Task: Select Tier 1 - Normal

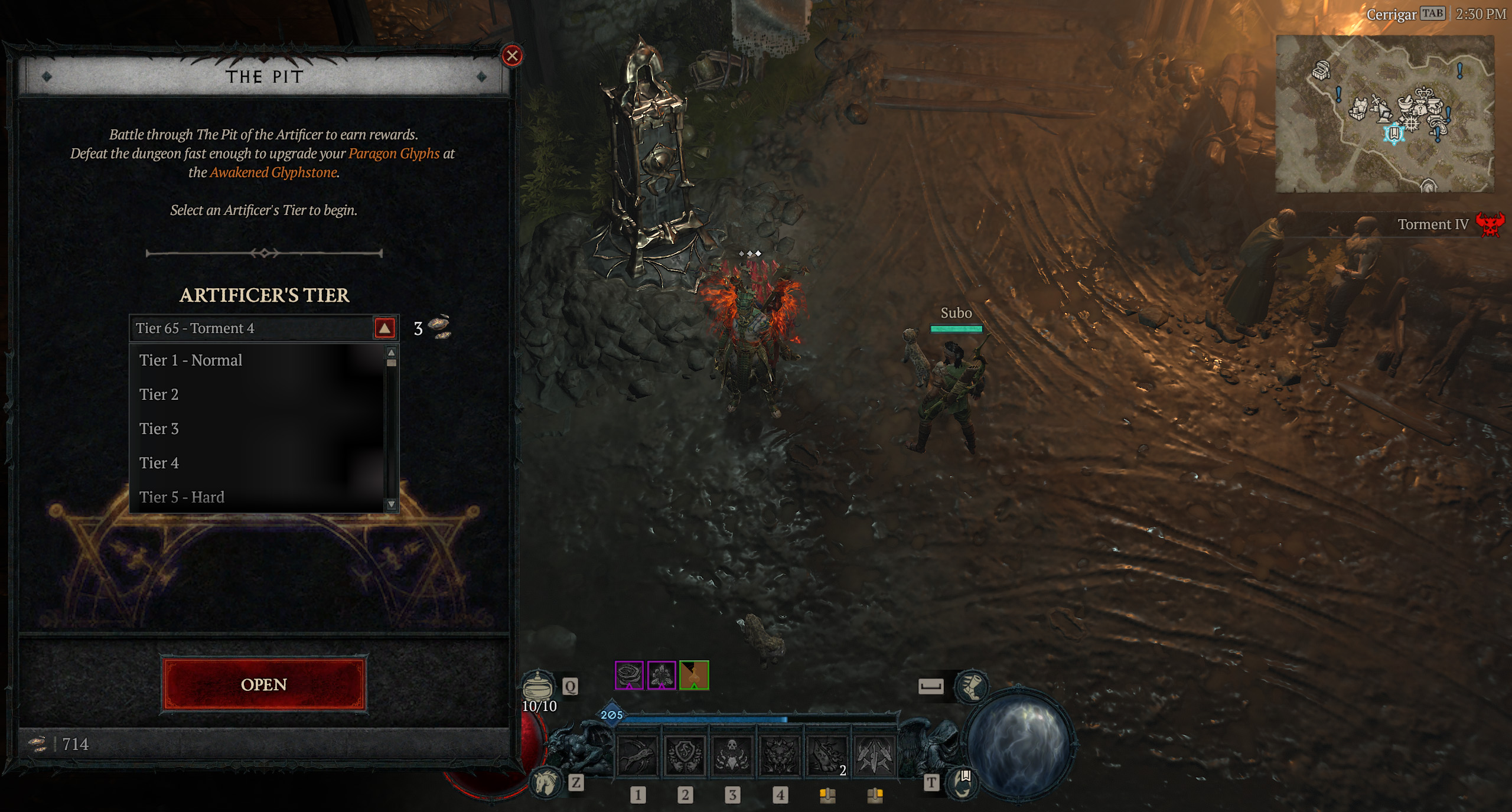Action: pos(191,360)
